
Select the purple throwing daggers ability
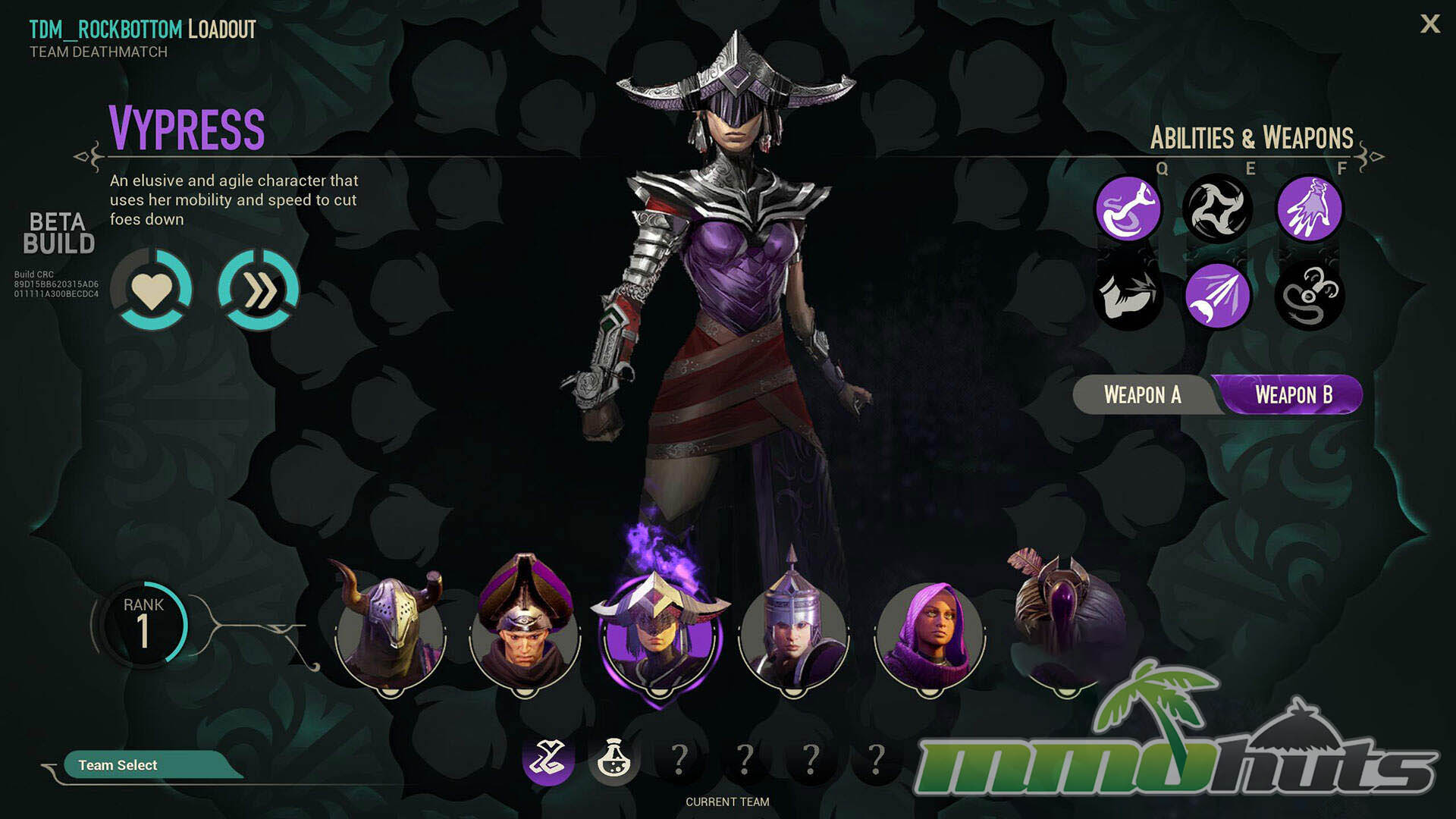[1217, 296]
